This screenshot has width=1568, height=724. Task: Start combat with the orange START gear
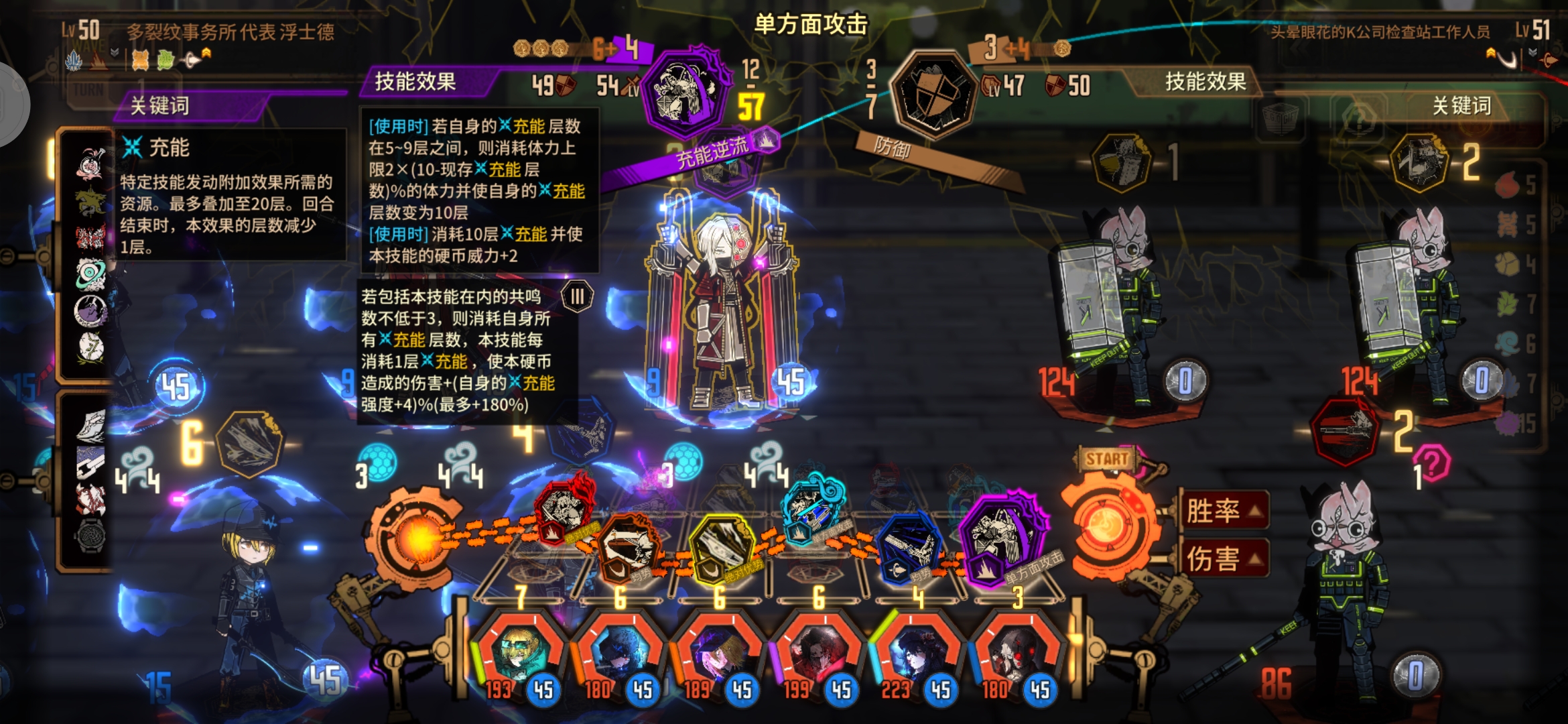[1107, 523]
